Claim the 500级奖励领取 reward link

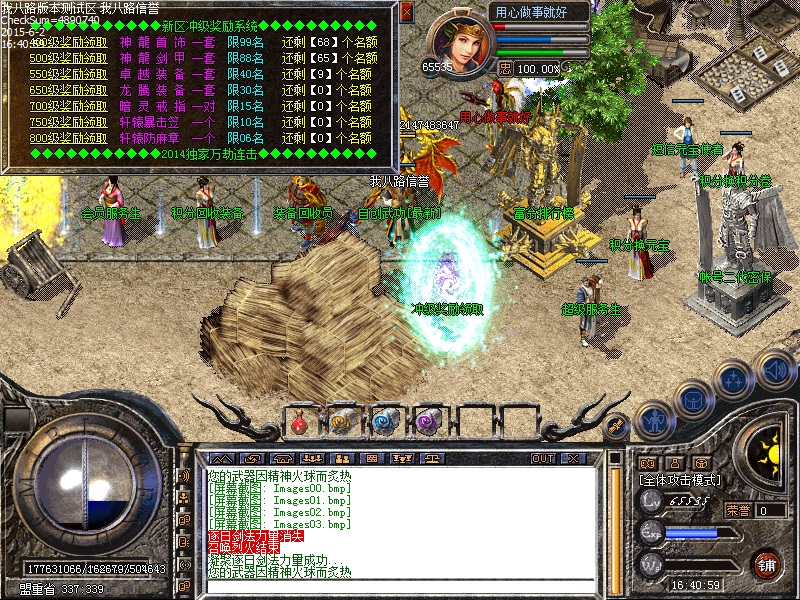coord(68,59)
